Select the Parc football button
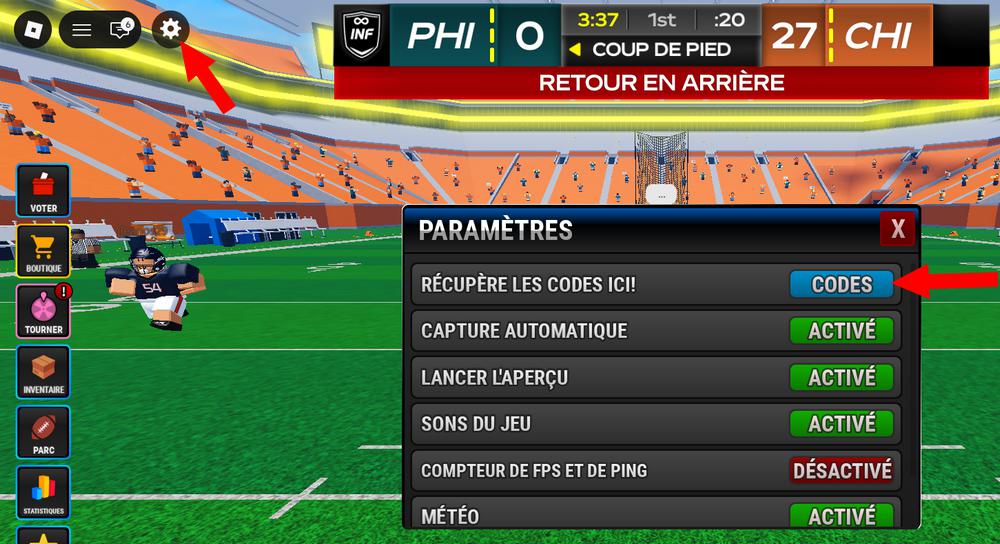1000x544 pixels. click(43, 432)
